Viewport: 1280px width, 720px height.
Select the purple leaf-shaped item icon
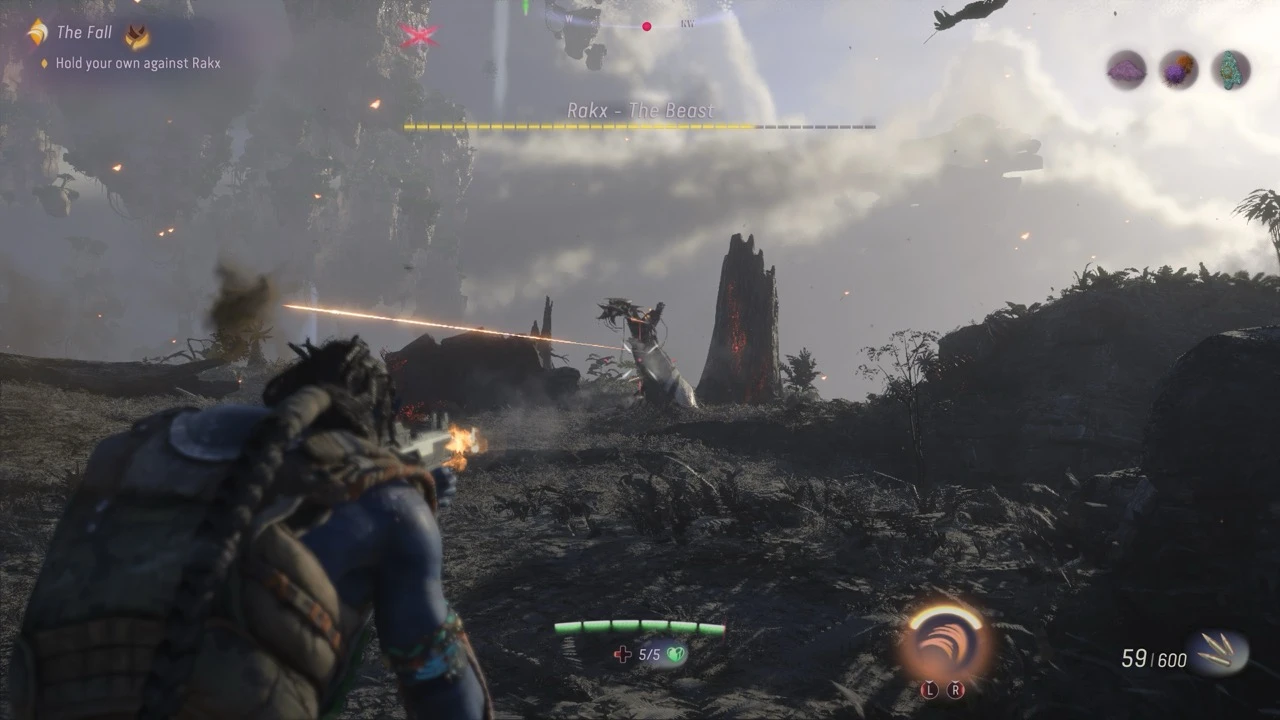click(x=1126, y=70)
